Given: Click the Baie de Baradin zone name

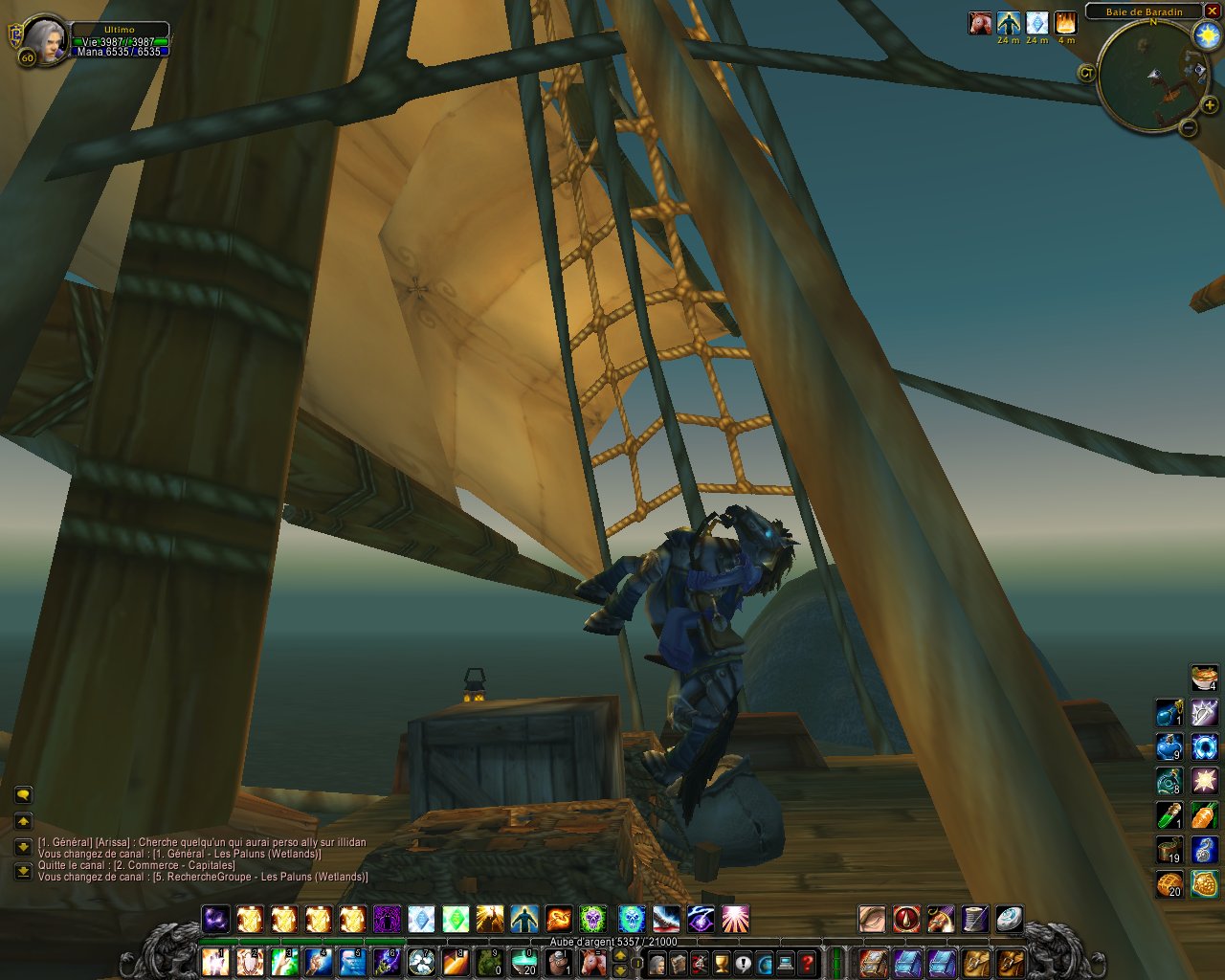Looking at the screenshot, I should (1144, 11).
